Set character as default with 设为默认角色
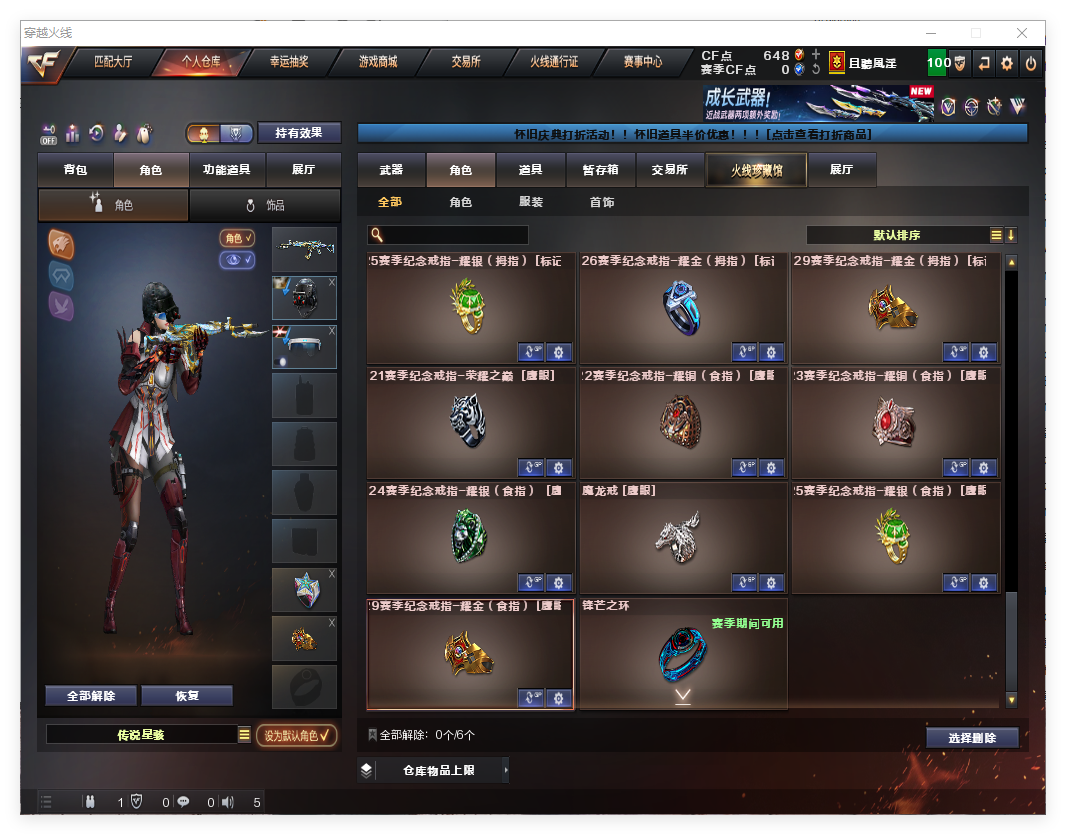 (297, 736)
